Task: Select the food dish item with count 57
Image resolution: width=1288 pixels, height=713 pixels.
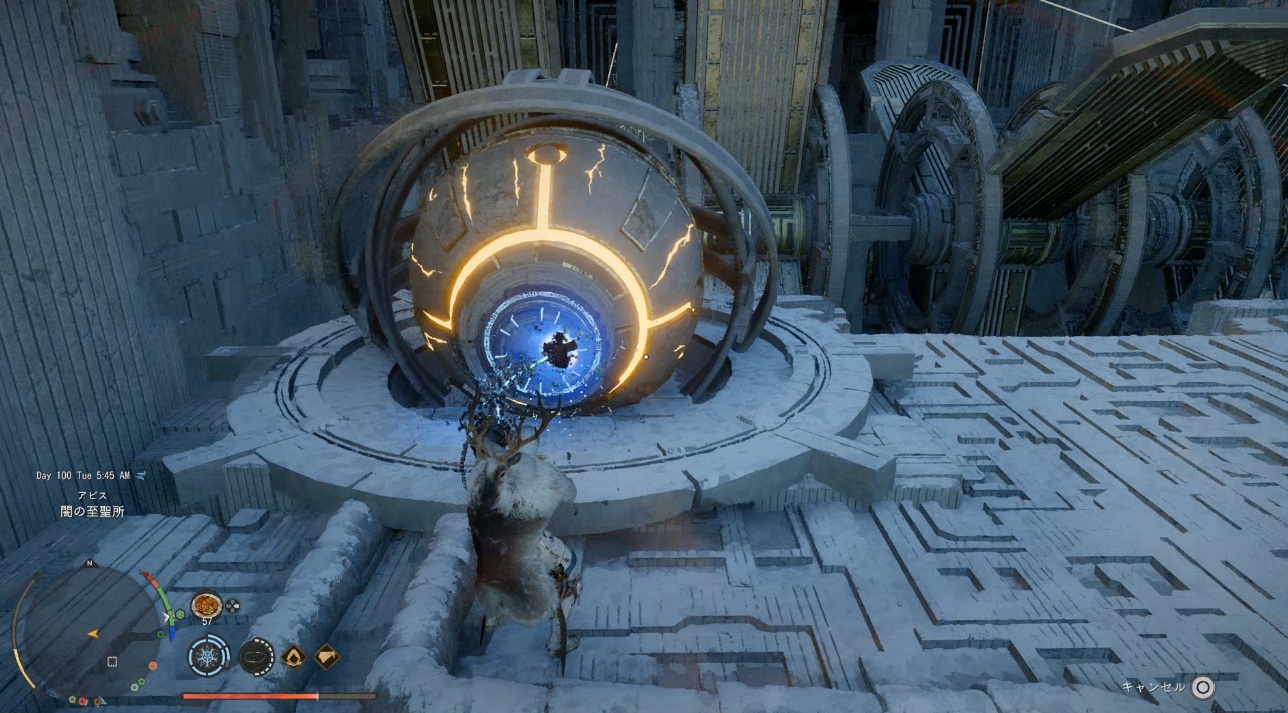Action: pos(206,605)
